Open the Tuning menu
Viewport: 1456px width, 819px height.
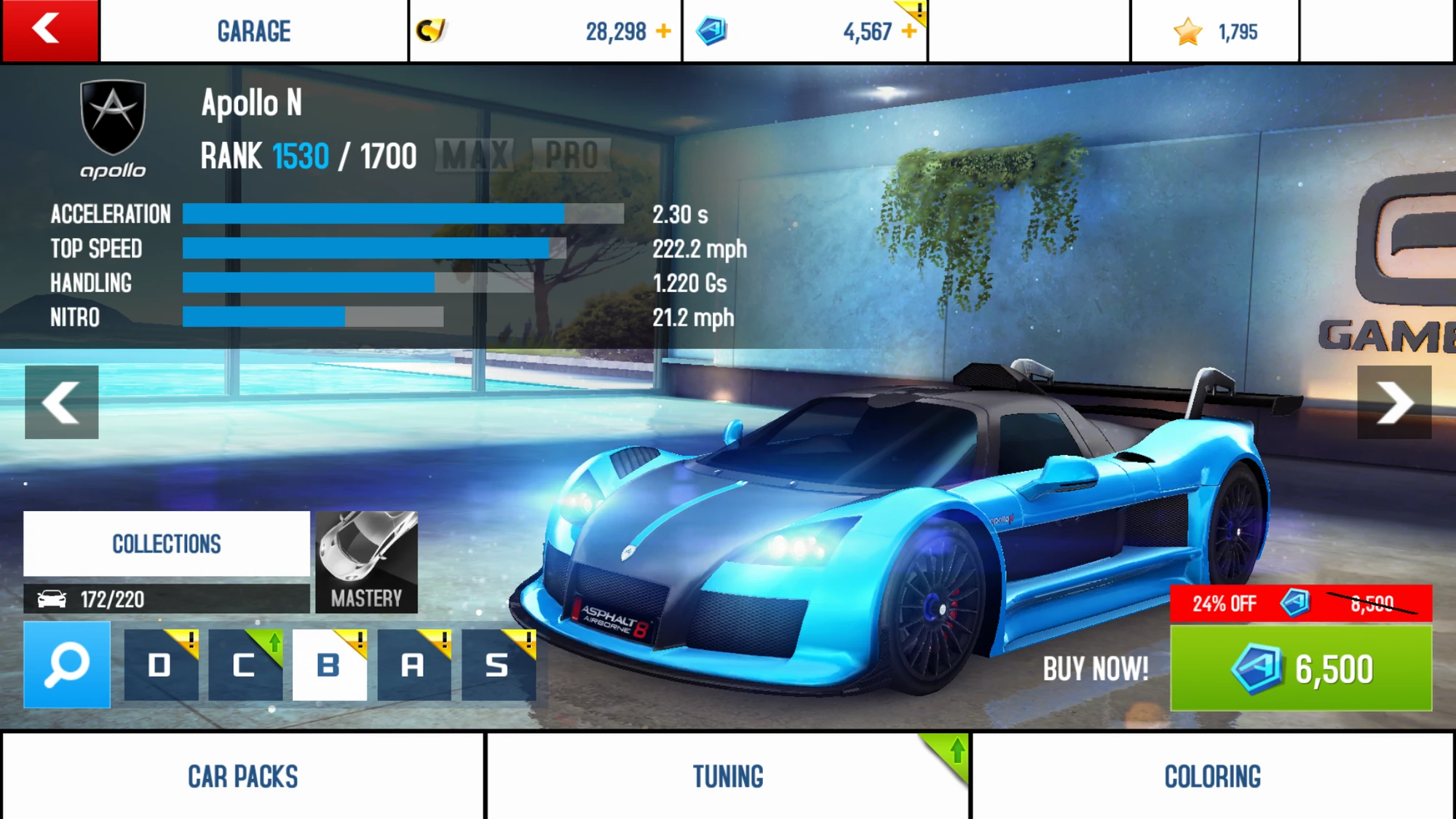click(728, 776)
